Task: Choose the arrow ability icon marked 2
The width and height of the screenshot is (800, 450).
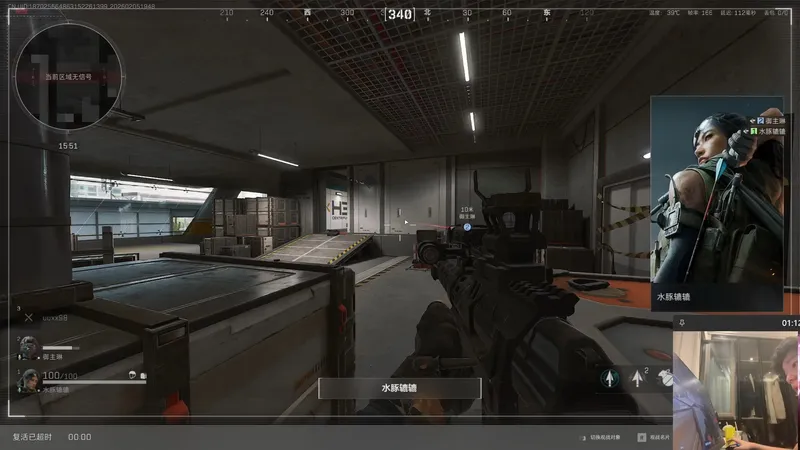Action: point(638,379)
